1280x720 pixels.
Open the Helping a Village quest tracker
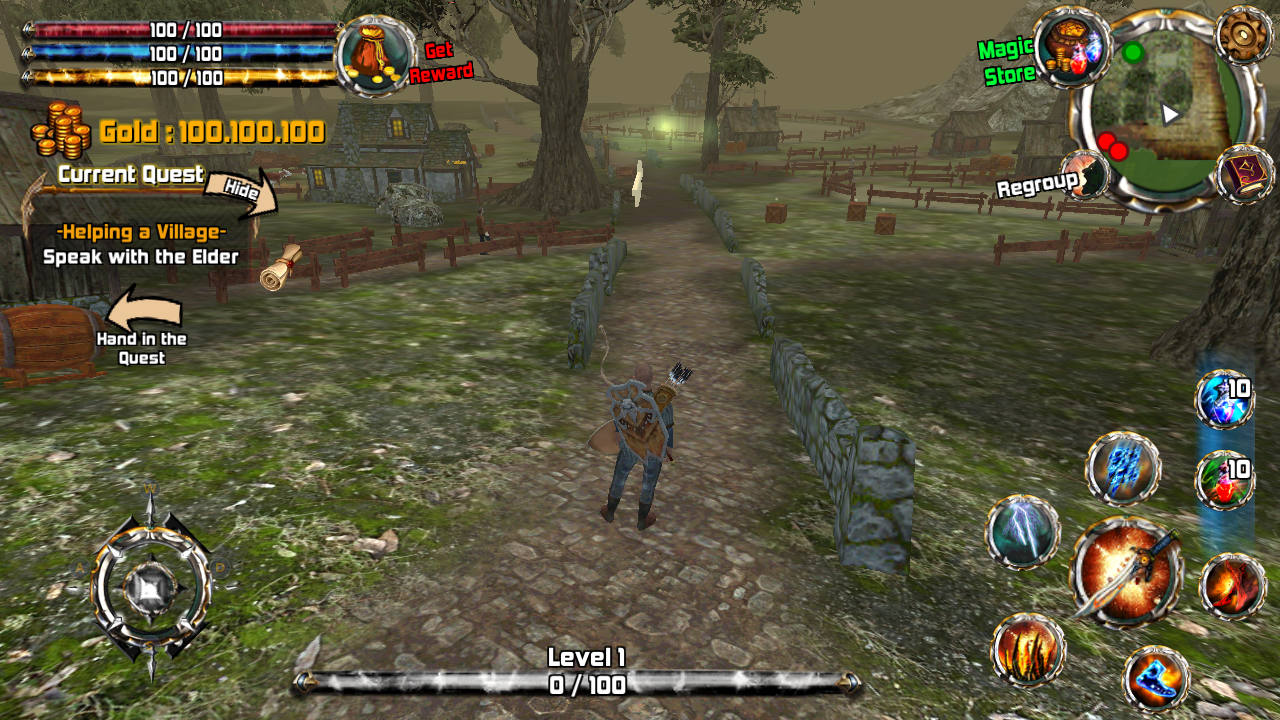(x=141, y=244)
